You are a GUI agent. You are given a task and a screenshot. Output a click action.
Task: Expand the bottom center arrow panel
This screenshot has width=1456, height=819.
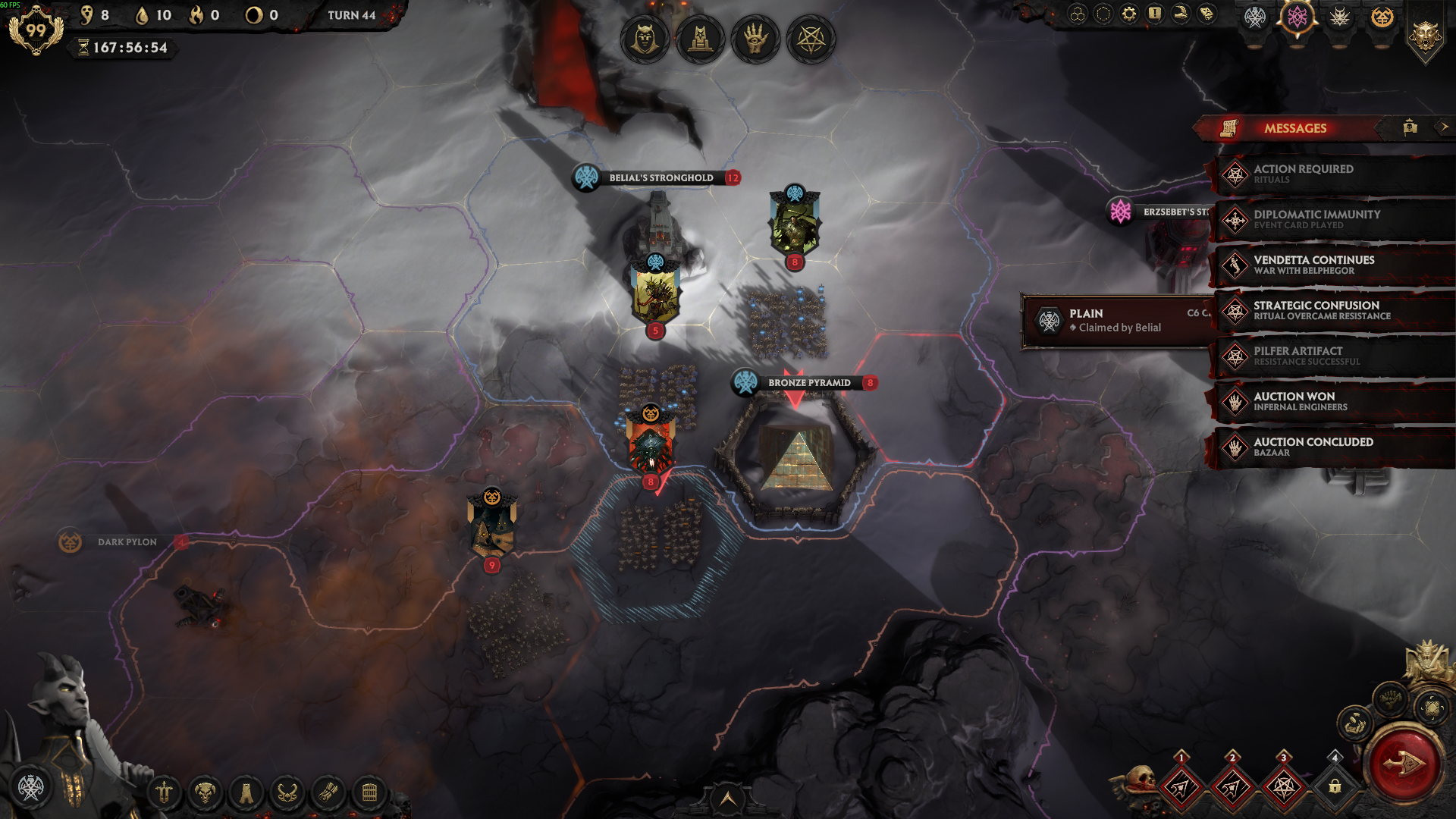point(727,799)
